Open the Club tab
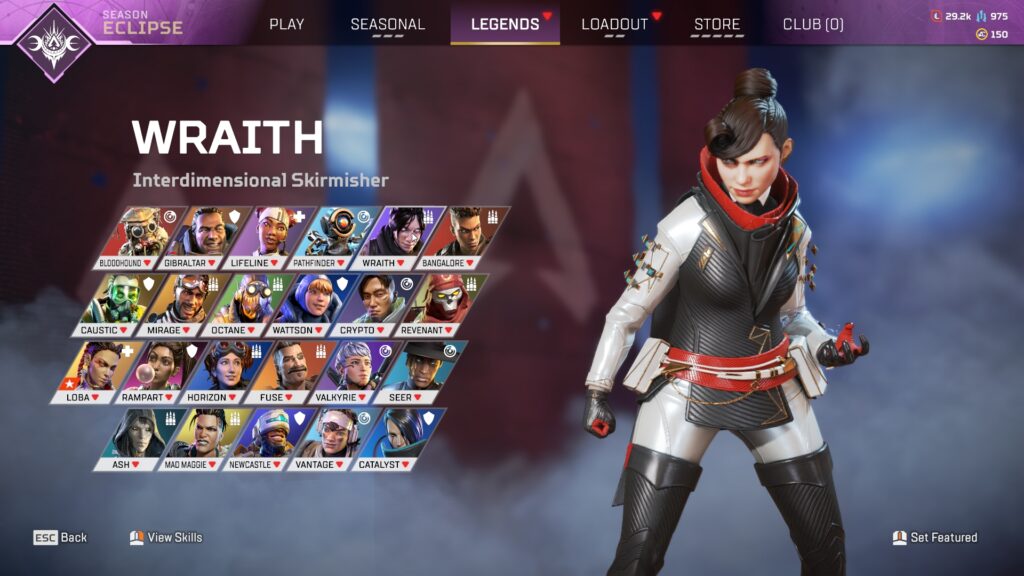Screen dimensions: 1024x576 pyautogui.click(x=812, y=24)
